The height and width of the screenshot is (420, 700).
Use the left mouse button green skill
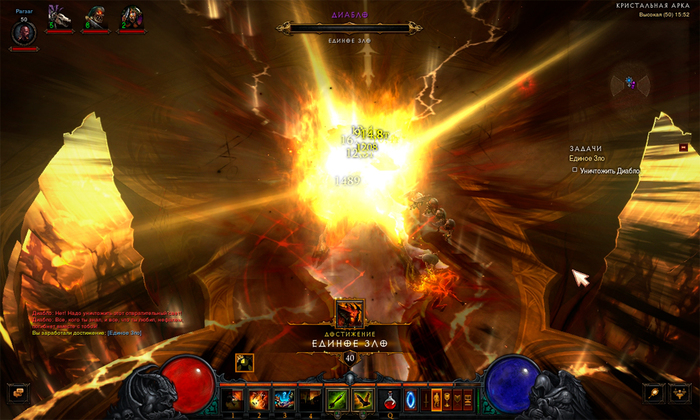point(337,397)
